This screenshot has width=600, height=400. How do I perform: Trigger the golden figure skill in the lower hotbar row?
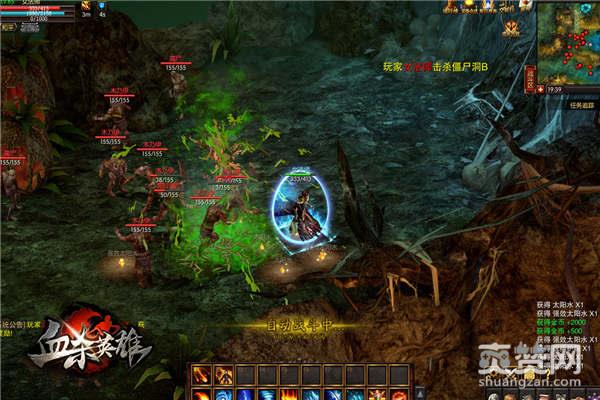point(377,394)
